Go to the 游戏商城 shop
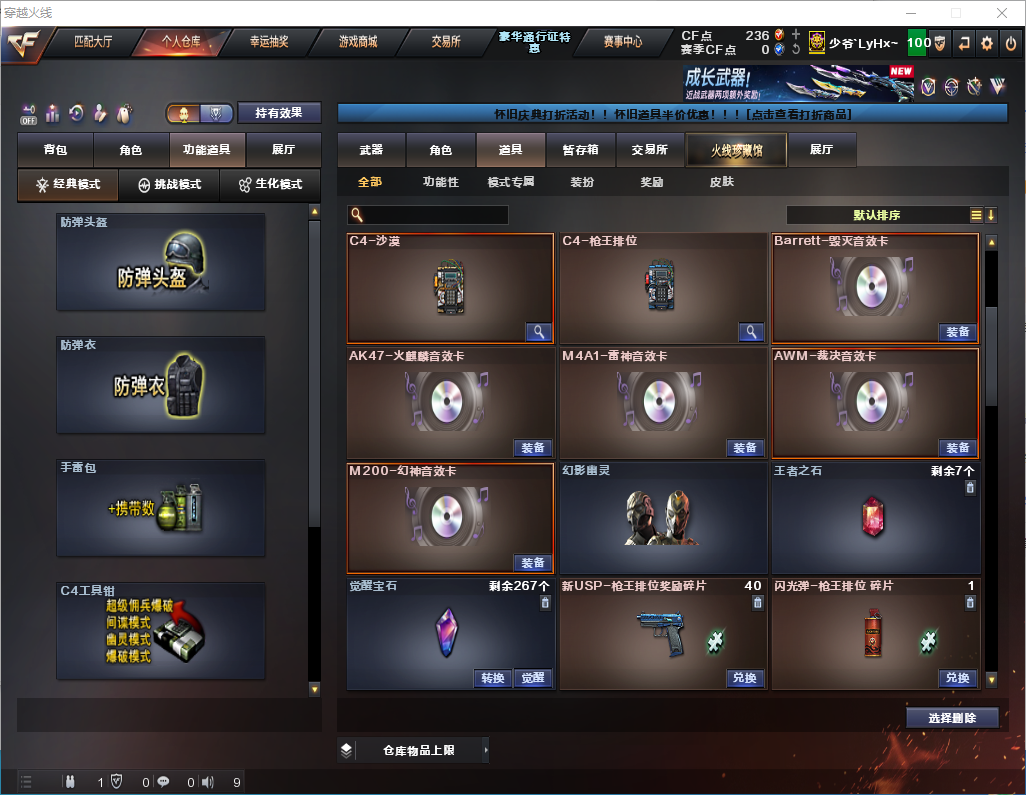The width and height of the screenshot is (1026, 795). 358,42
